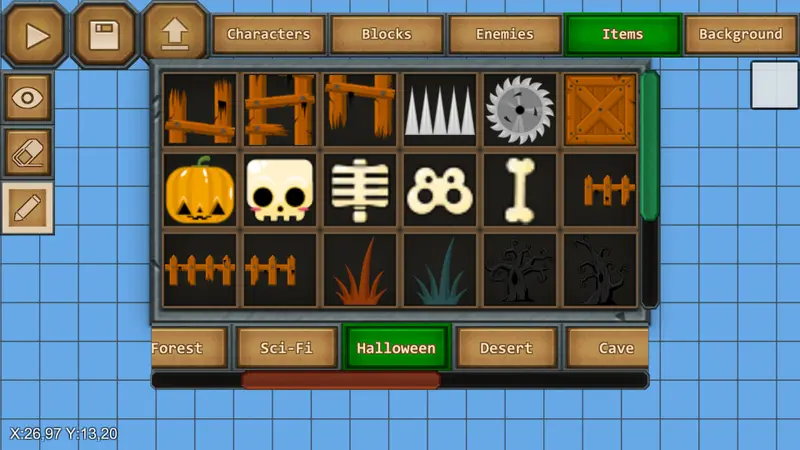This screenshot has height=450, width=800.
Task: Choose the ribcage skeleton item
Action: coord(360,190)
